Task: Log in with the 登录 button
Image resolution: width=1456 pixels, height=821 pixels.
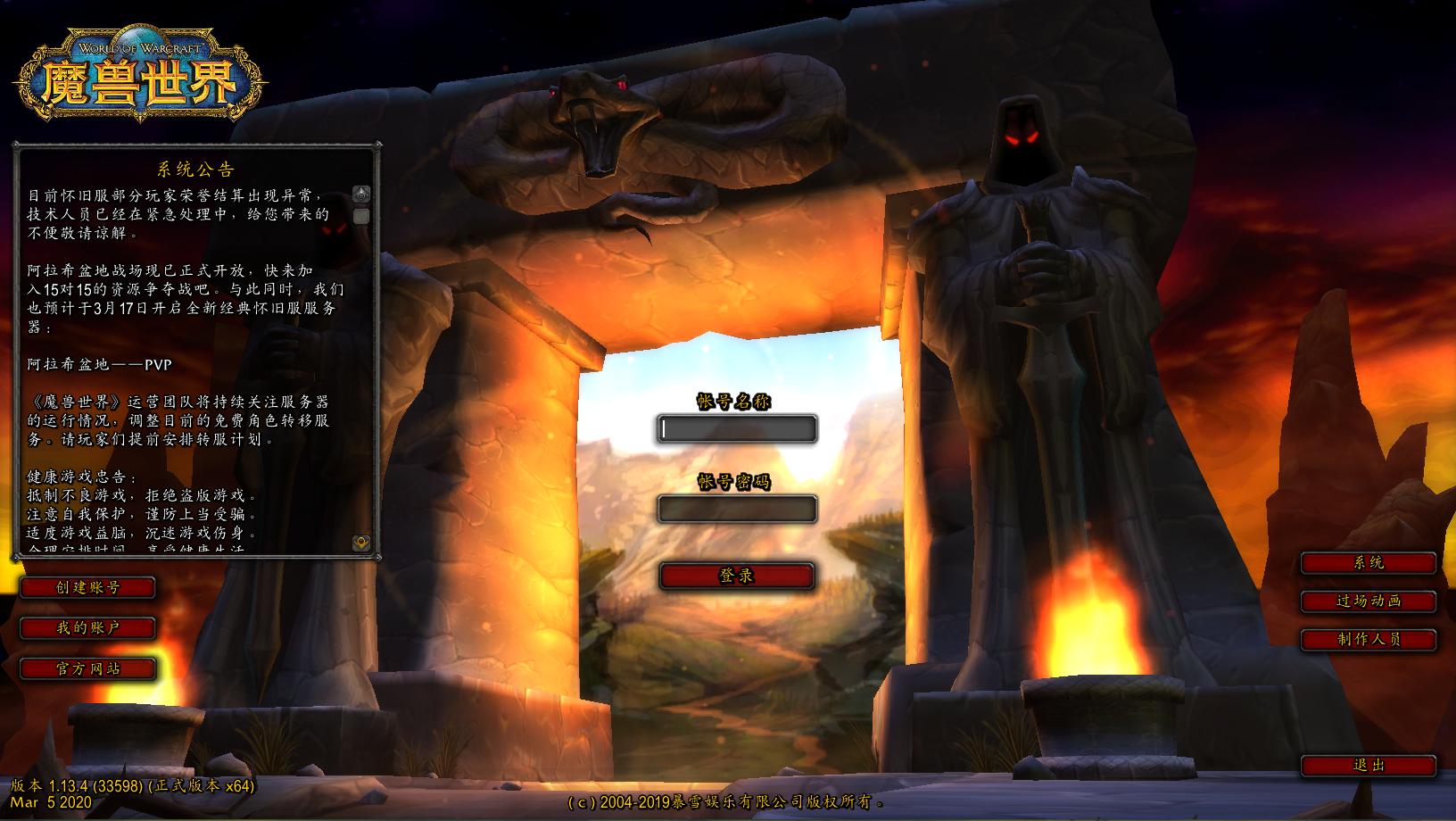Action: coord(737,576)
